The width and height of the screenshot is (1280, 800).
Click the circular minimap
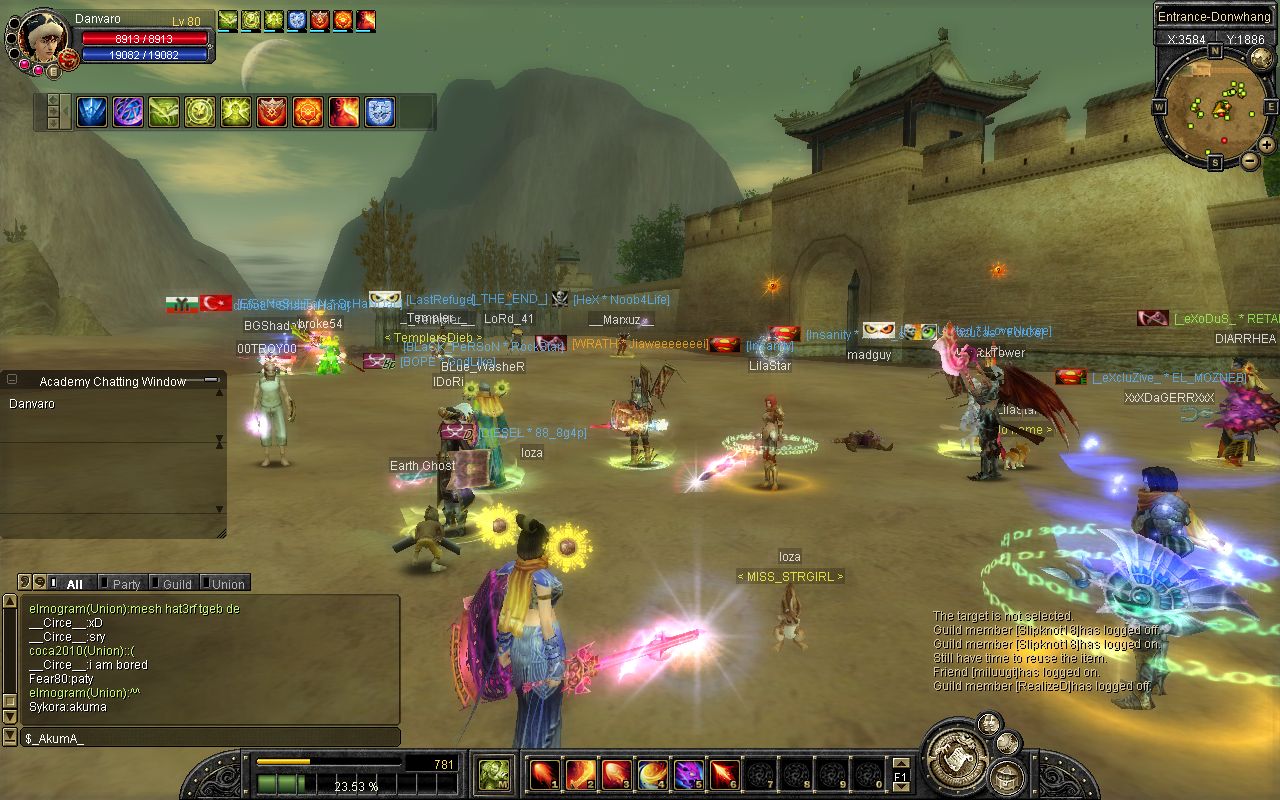point(1214,106)
